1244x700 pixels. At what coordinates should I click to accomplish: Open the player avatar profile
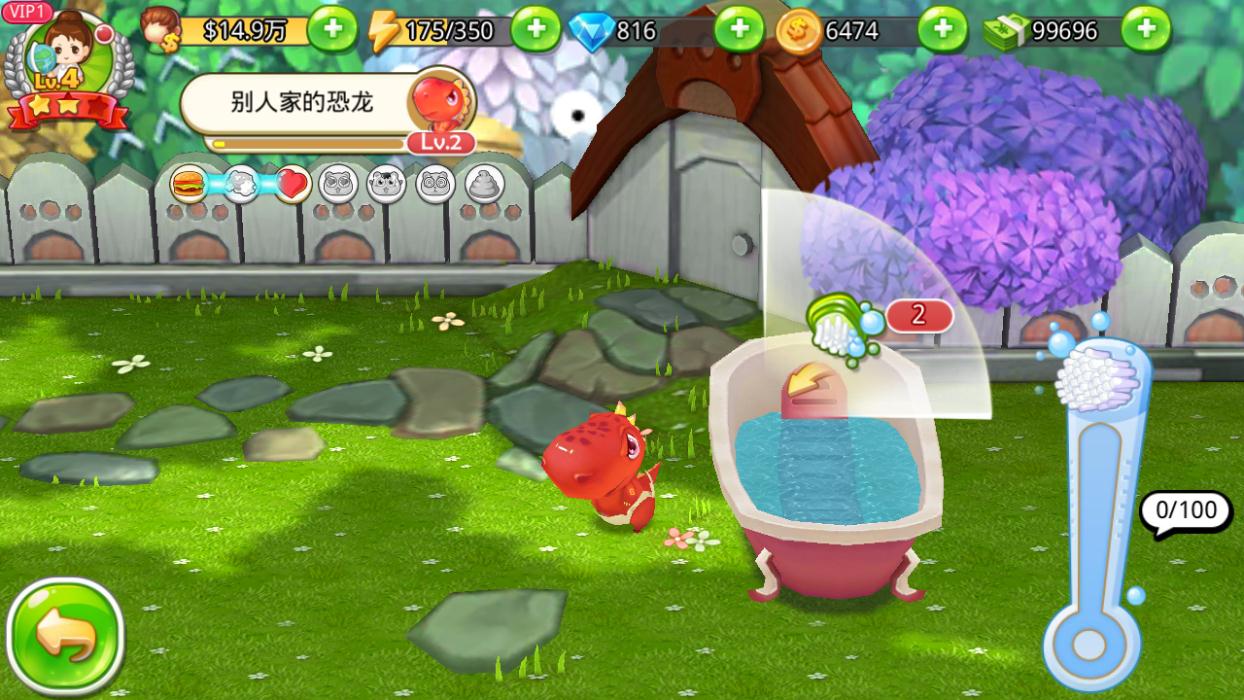(68, 62)
